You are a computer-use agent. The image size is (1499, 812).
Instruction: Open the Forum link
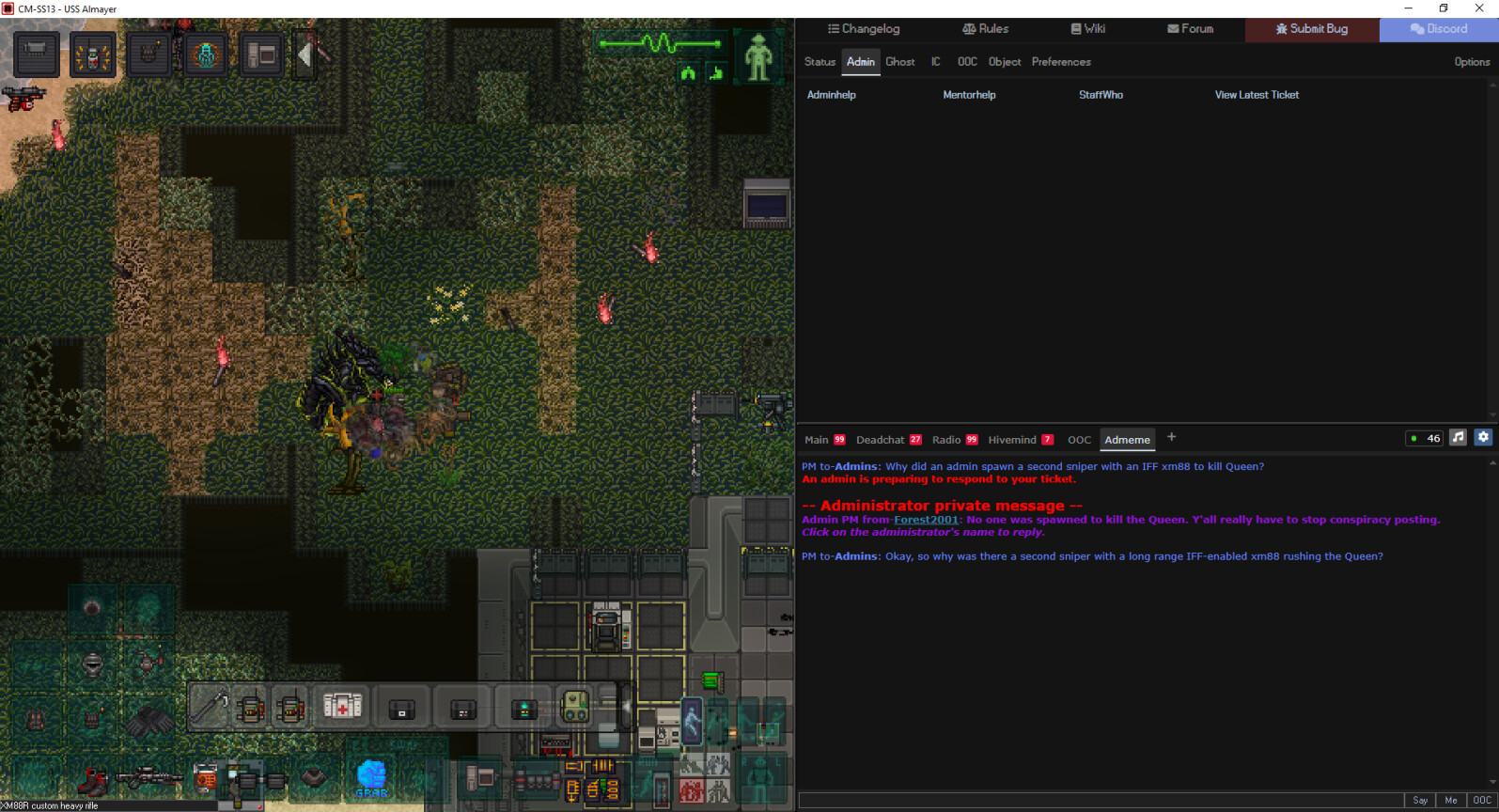[x=1190, y=29]
